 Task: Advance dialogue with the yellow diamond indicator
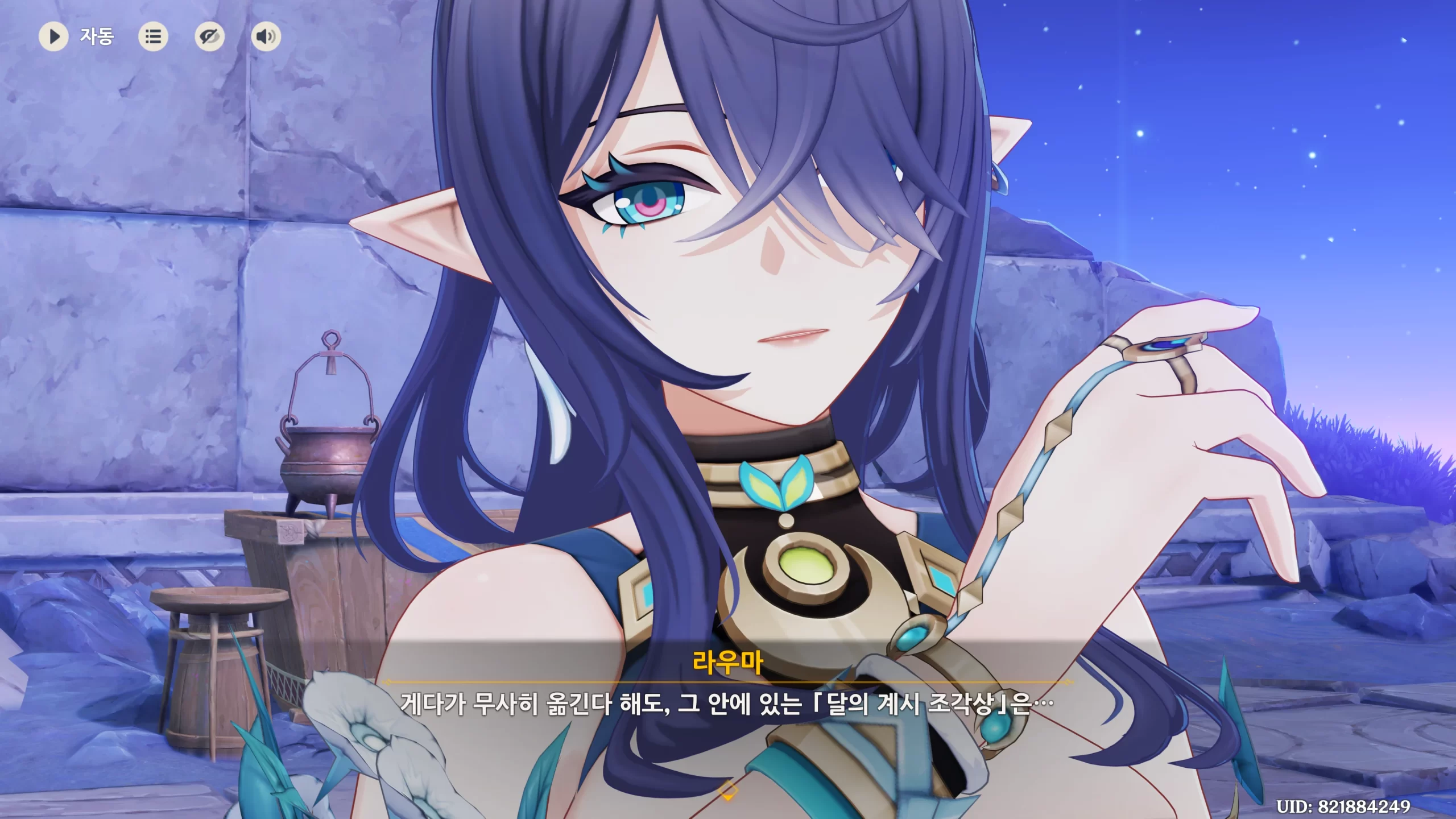tap(728, 790)
